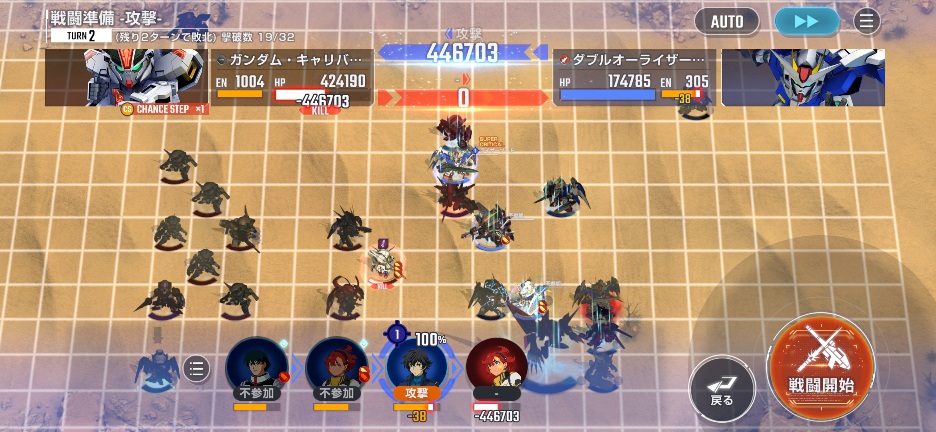The image size is (936, 432).
Task: View the Double O Raiser unit portrait
Action: click(802, 77)
